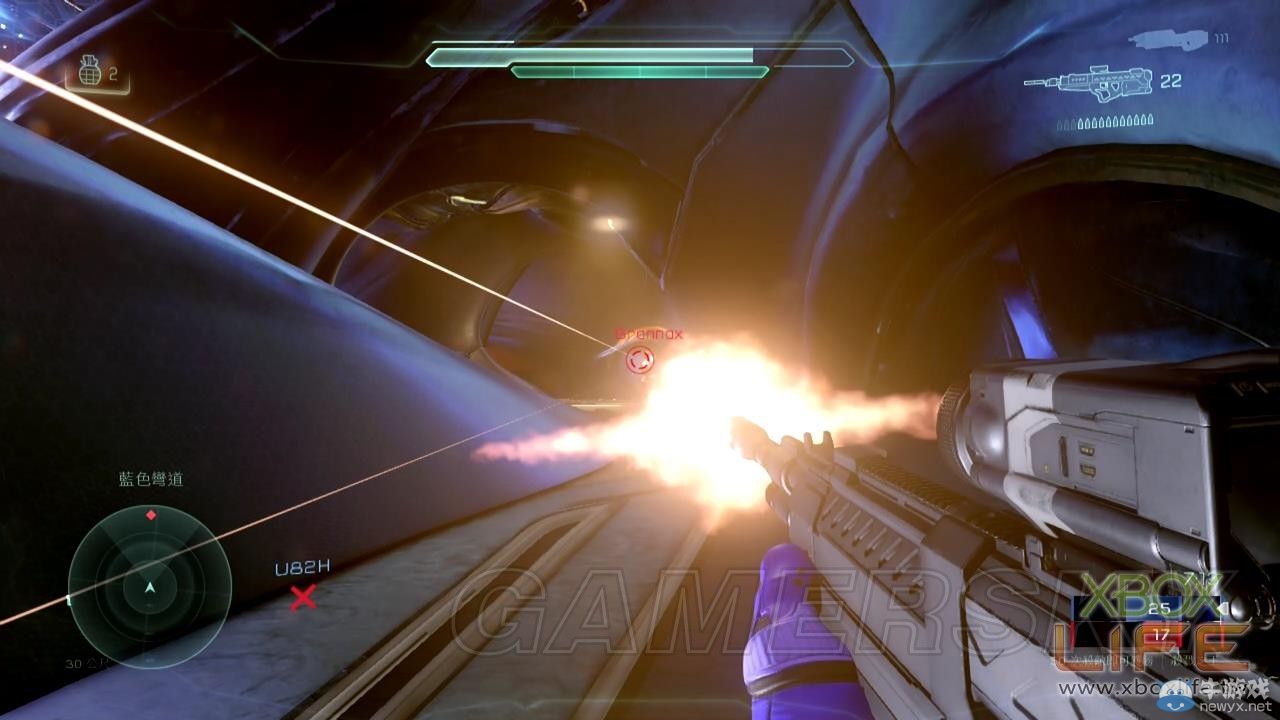Target the red enemy reticle marker
The width and height of the screenshot is (1280, 720).
tap(639, 359)
